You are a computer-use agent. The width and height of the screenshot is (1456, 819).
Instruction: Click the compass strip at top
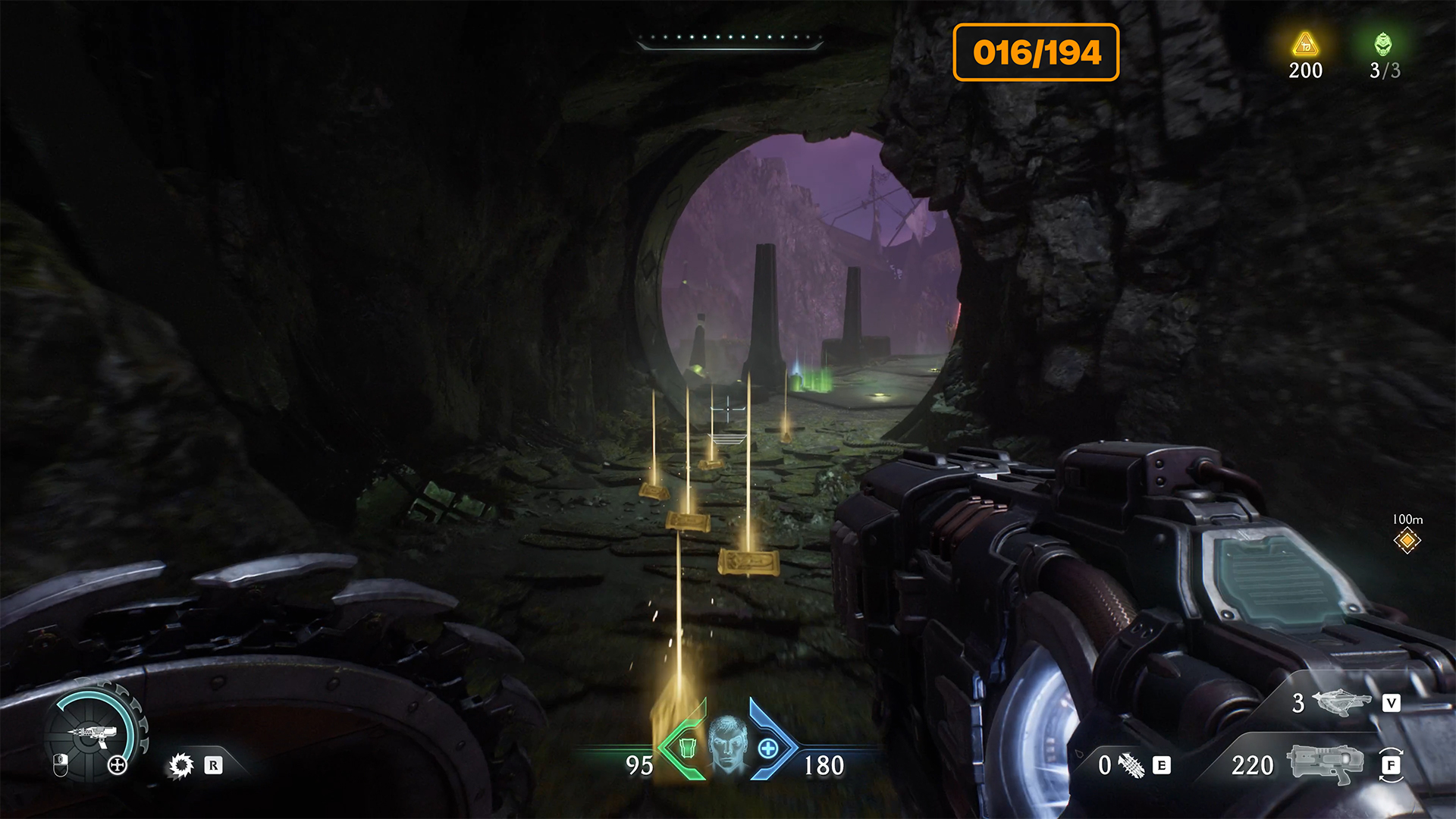[x=729, y=39]
